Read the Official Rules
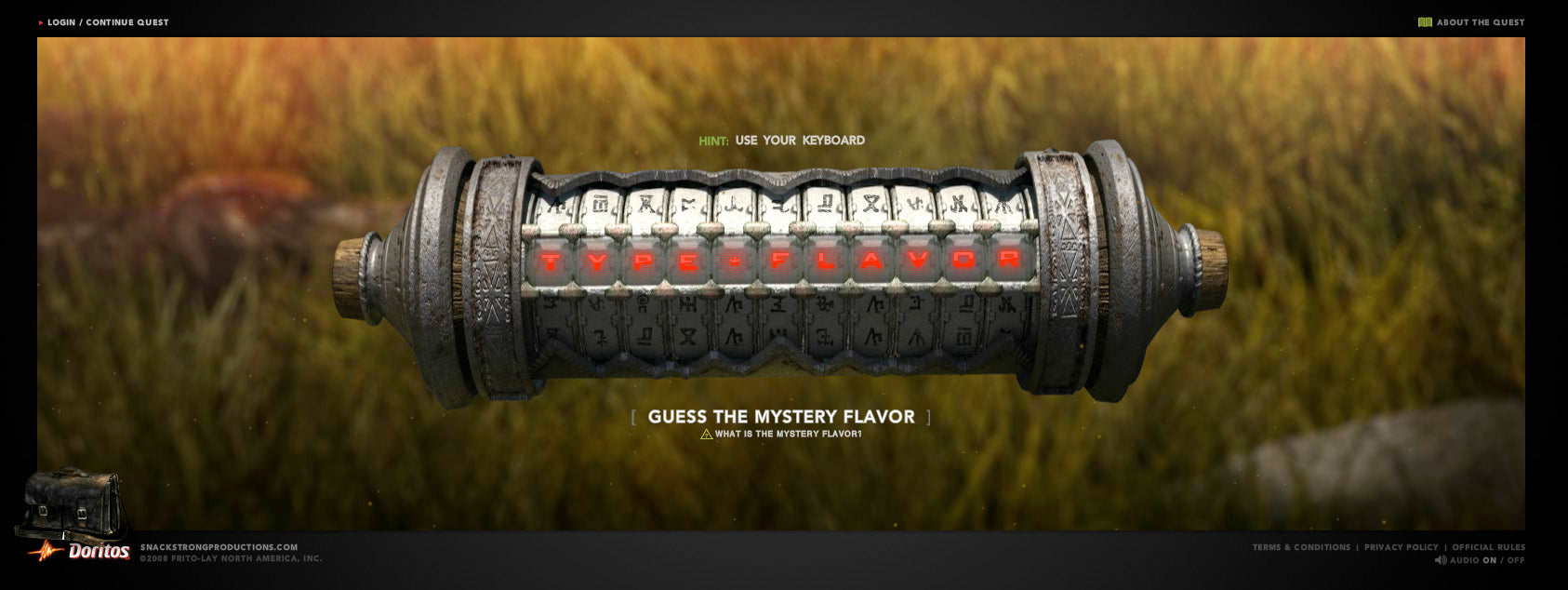 coord(1488,547)
